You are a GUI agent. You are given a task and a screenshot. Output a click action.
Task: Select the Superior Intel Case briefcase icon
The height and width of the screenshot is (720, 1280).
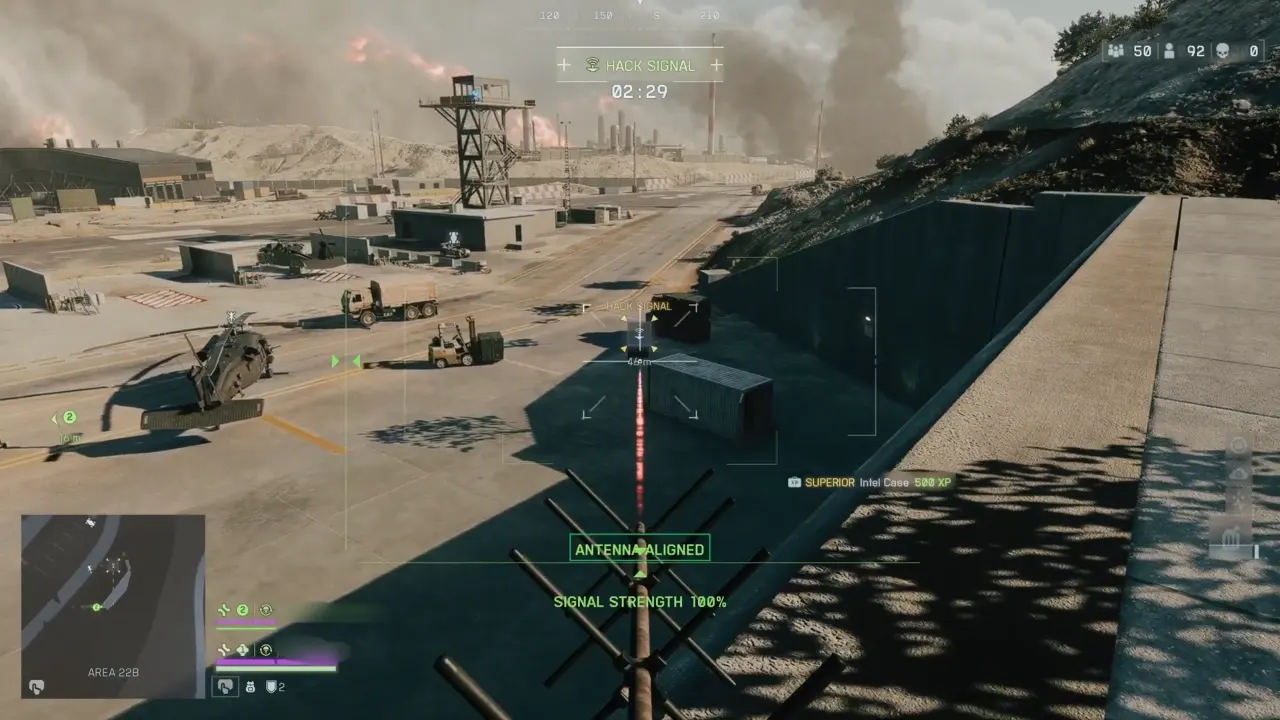point(793,482)
